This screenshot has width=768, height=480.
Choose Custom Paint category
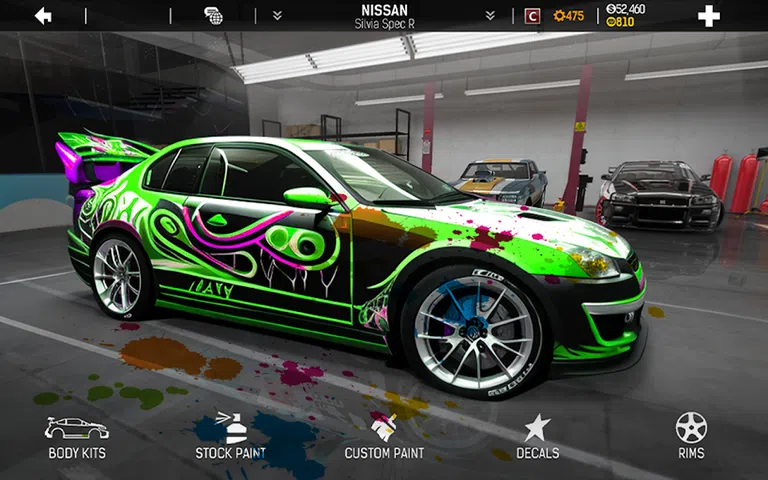[384, 437]
